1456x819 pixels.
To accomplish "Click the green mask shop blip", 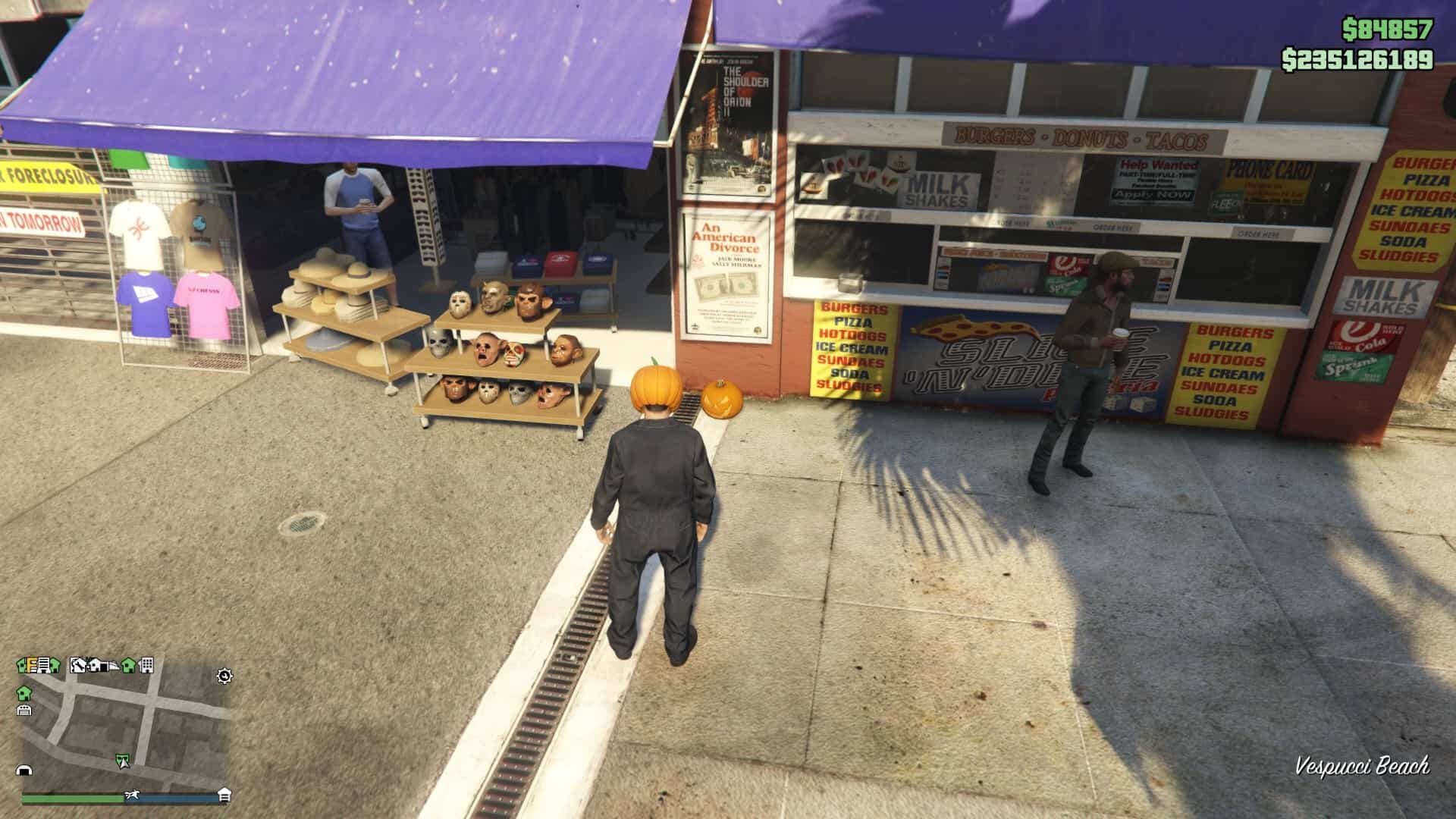I will point(122,760).
